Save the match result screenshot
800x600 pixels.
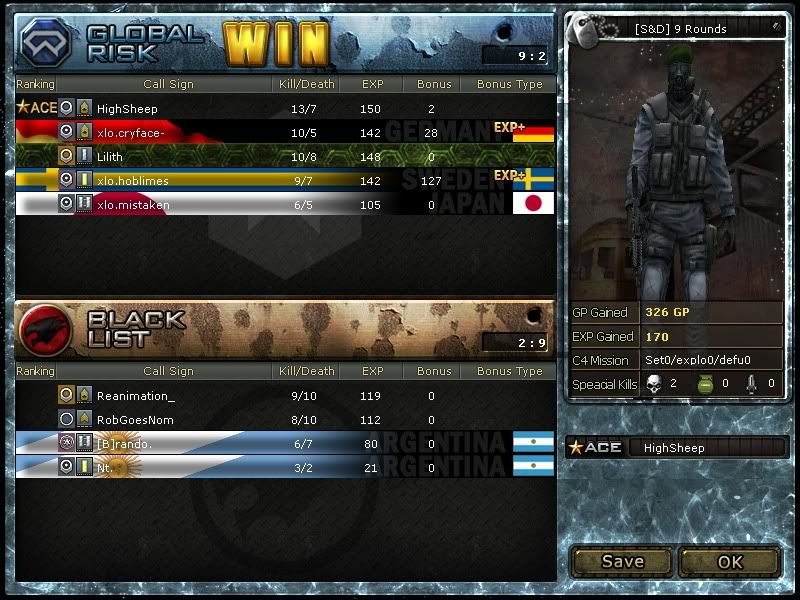tap(622, 561)
